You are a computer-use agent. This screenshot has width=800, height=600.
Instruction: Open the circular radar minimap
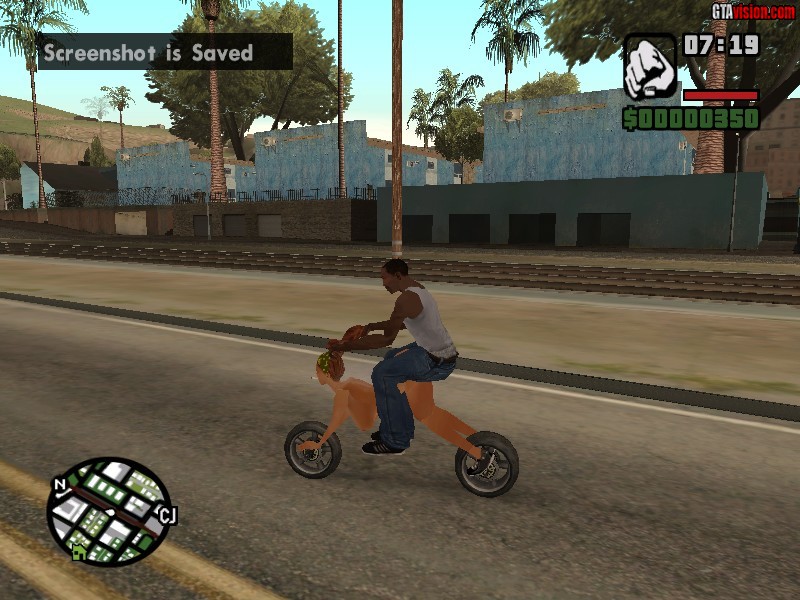click(x=108, y=510)
